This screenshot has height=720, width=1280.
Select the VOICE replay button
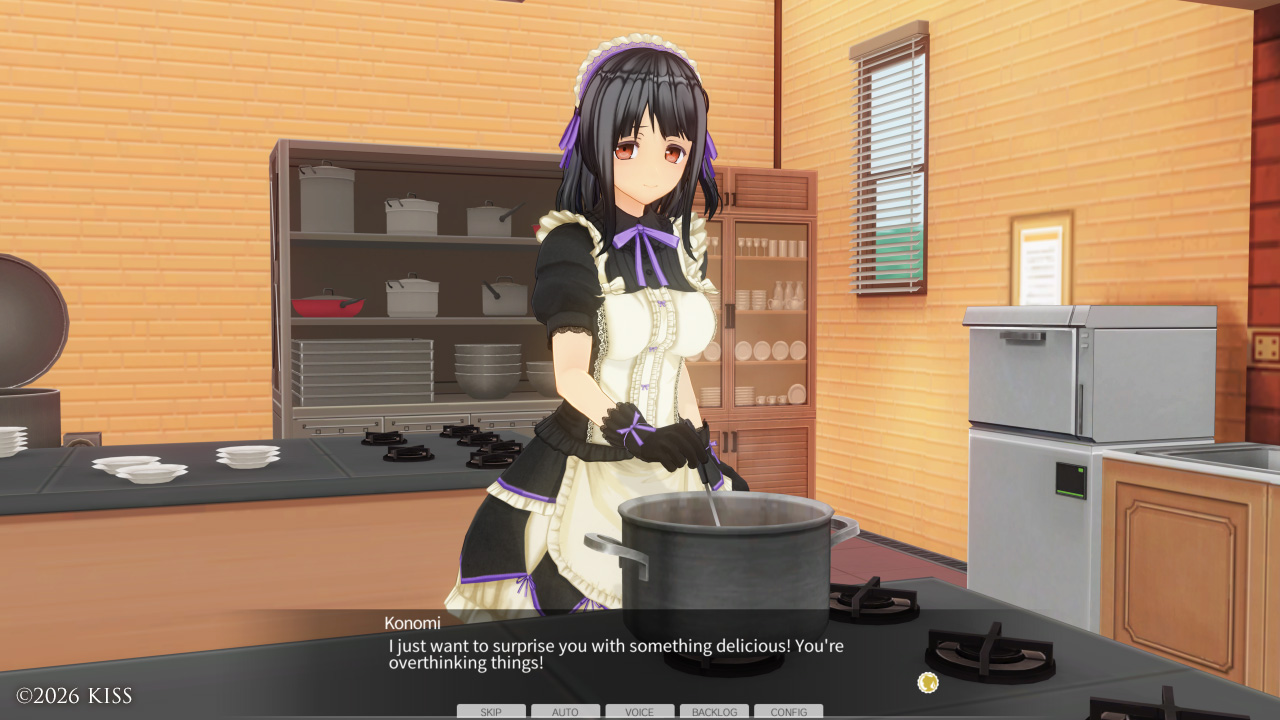[639, 712]
